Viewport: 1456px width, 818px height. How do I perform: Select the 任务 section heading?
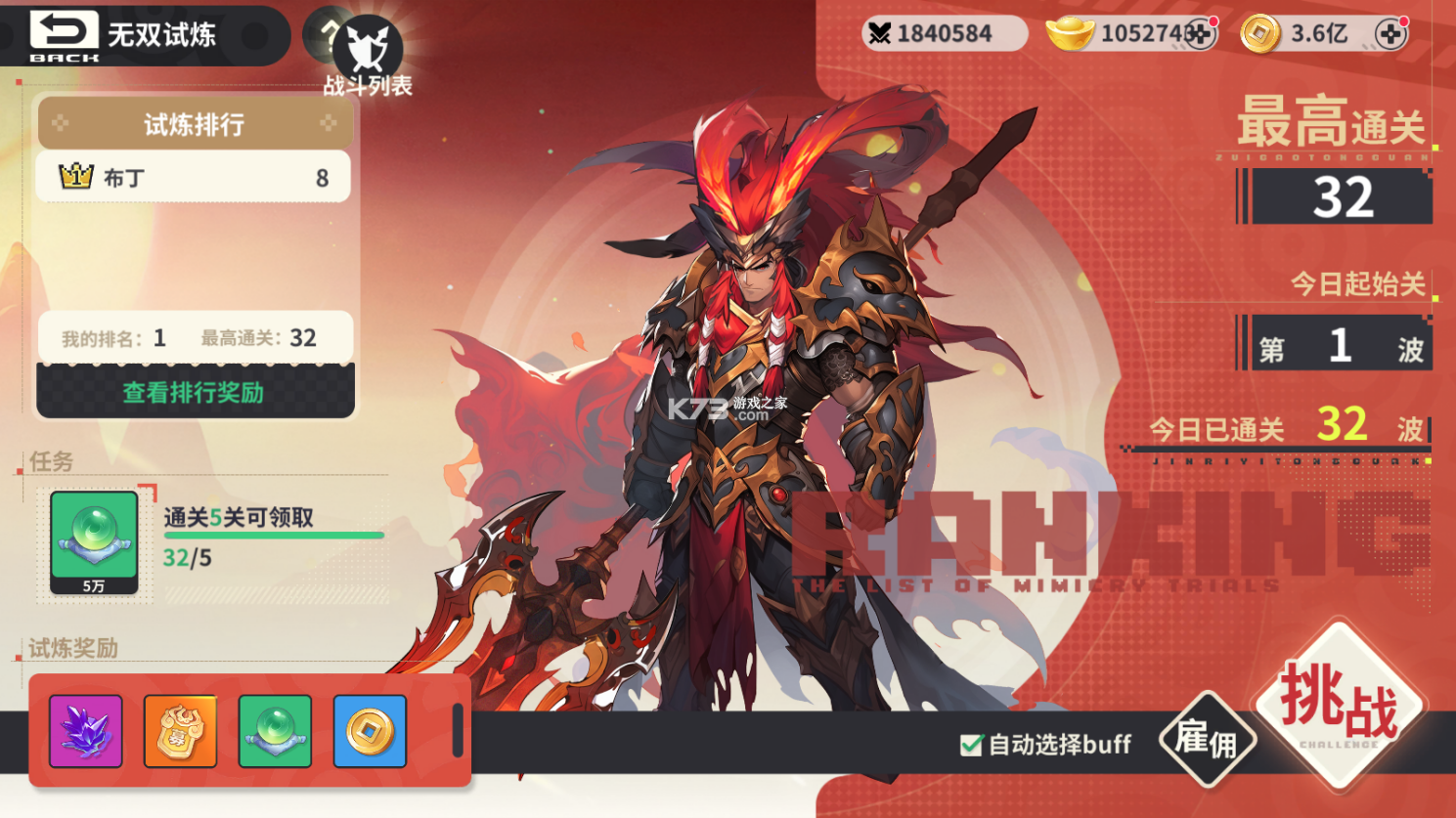(x=48, y=462)
